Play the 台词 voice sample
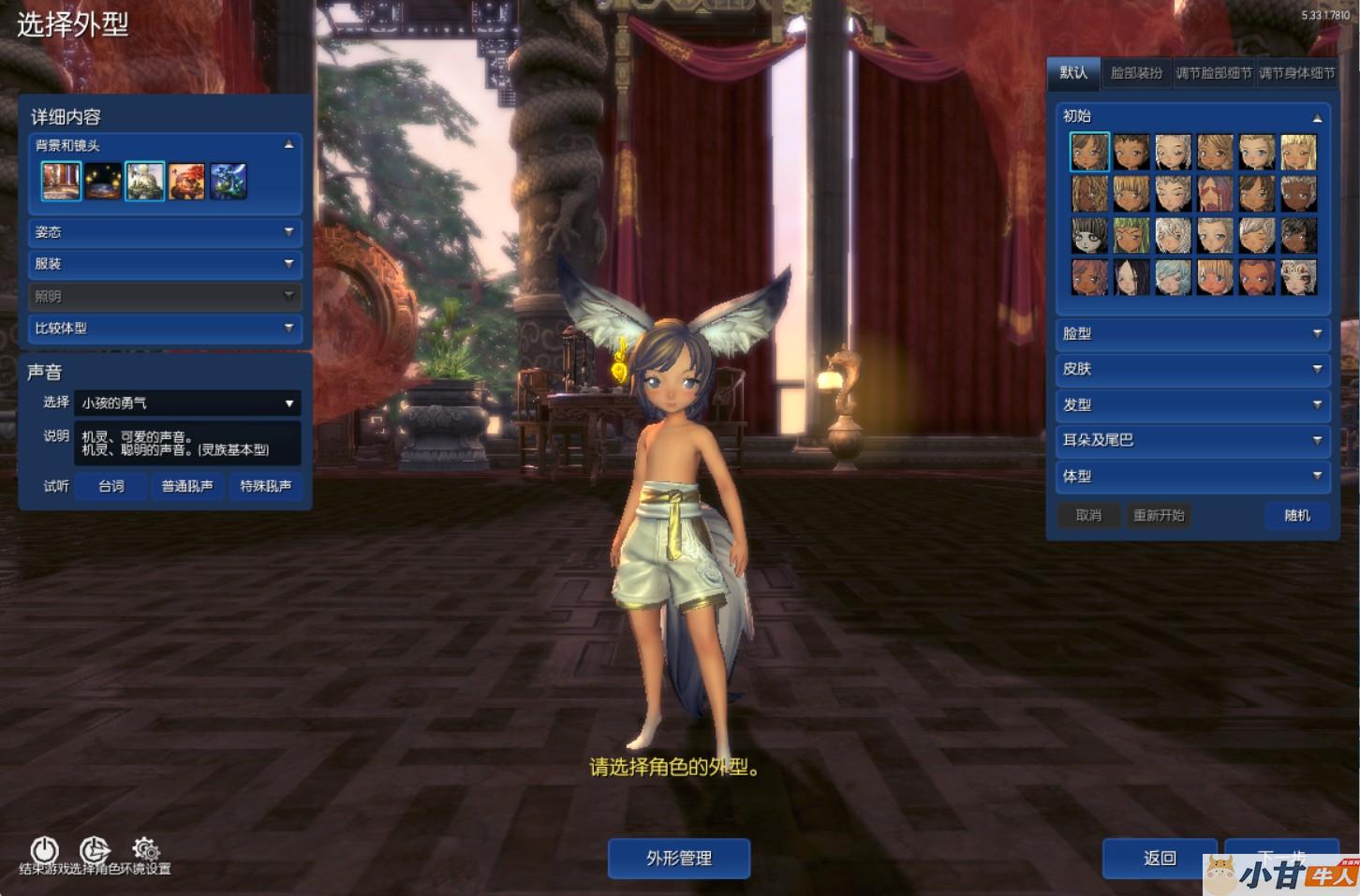Image resolution: width=1360 pixels, height=896 pixels. coord(111,486)
